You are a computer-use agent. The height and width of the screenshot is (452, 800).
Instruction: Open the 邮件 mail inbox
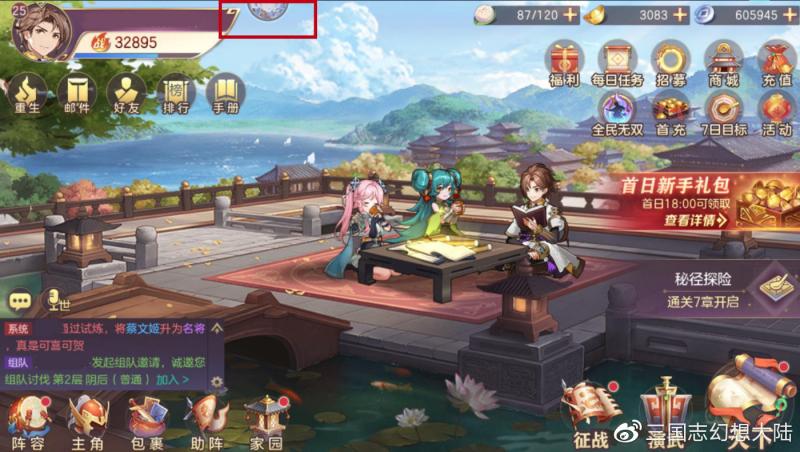(76, 95)
